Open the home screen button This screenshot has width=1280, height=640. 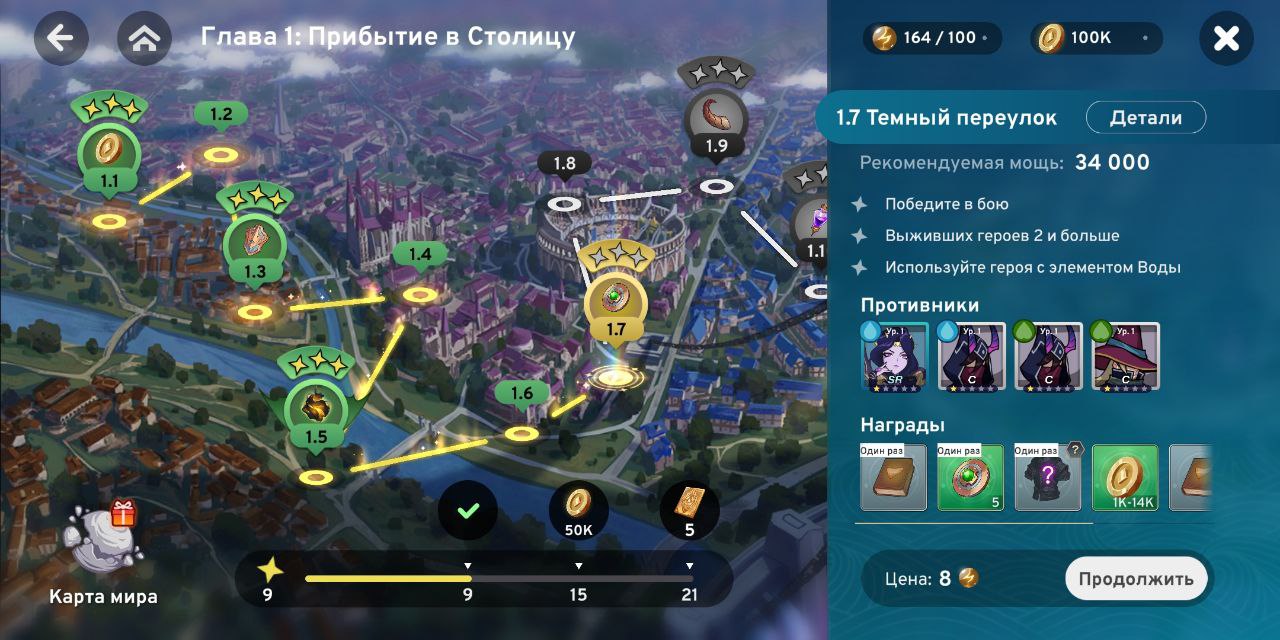point(144,38)
